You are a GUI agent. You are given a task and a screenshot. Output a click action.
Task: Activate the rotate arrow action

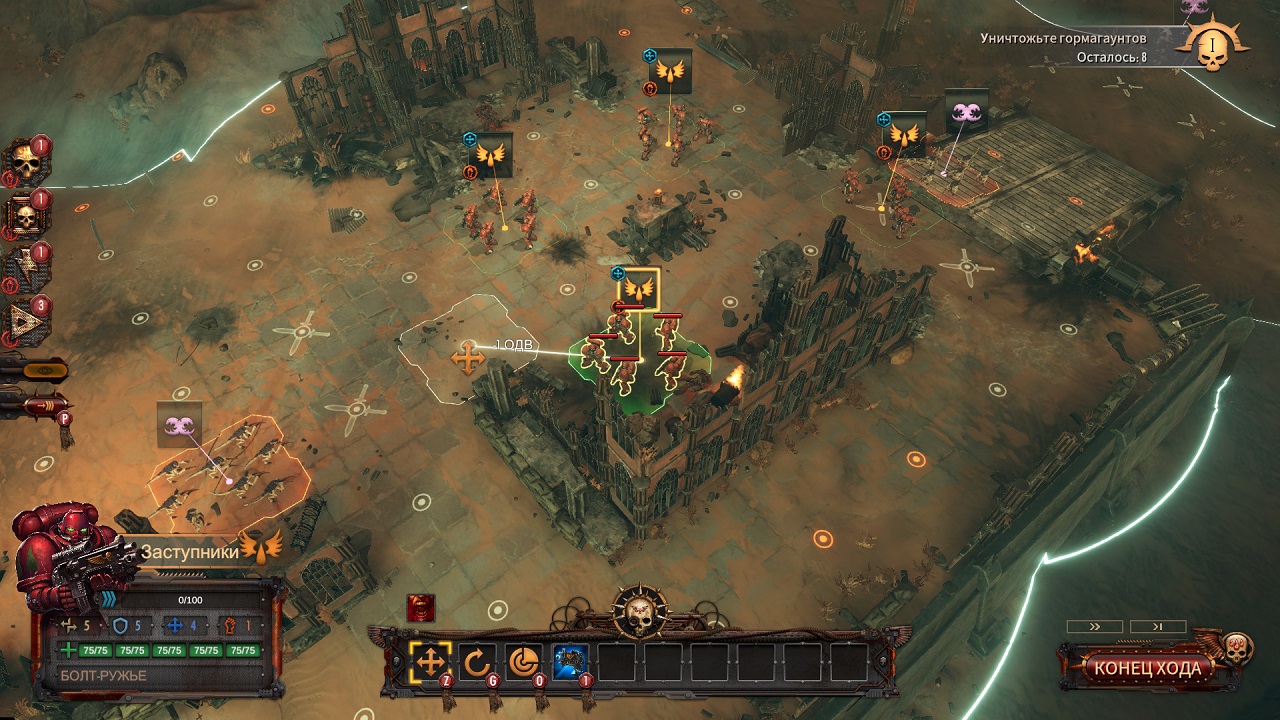478,661
